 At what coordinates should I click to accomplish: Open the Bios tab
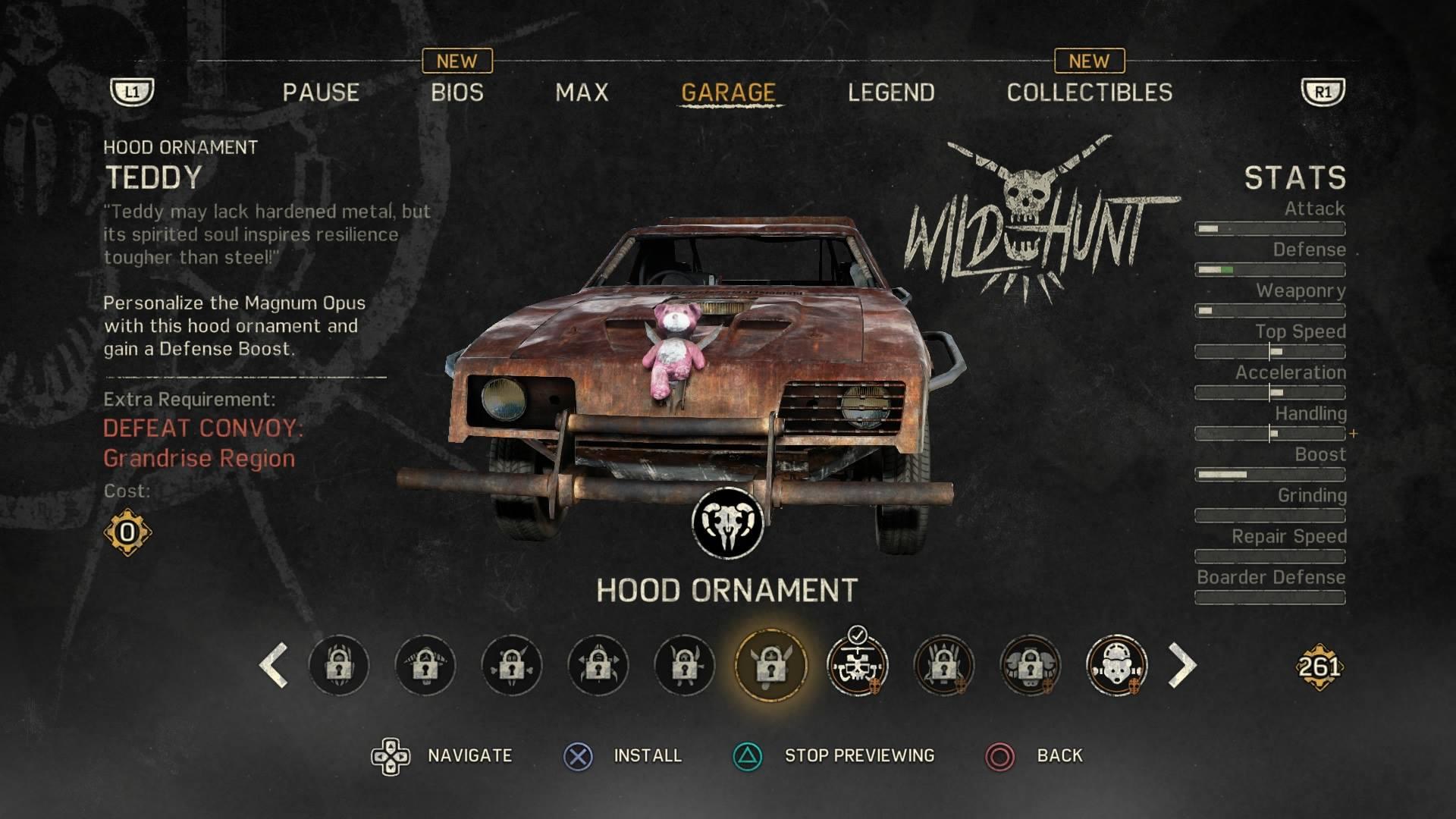(x=457, y=93)
